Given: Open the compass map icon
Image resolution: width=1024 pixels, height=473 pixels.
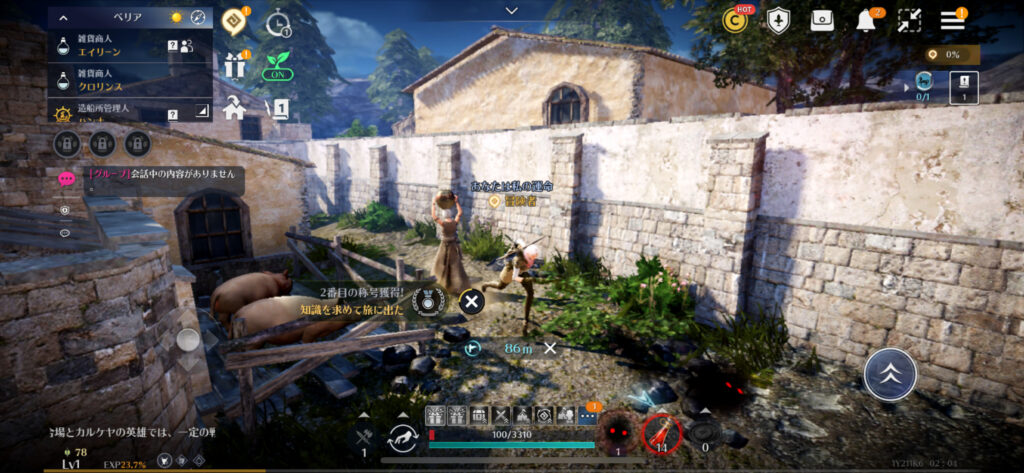Looking at the screenshot, I should (197, 17).
